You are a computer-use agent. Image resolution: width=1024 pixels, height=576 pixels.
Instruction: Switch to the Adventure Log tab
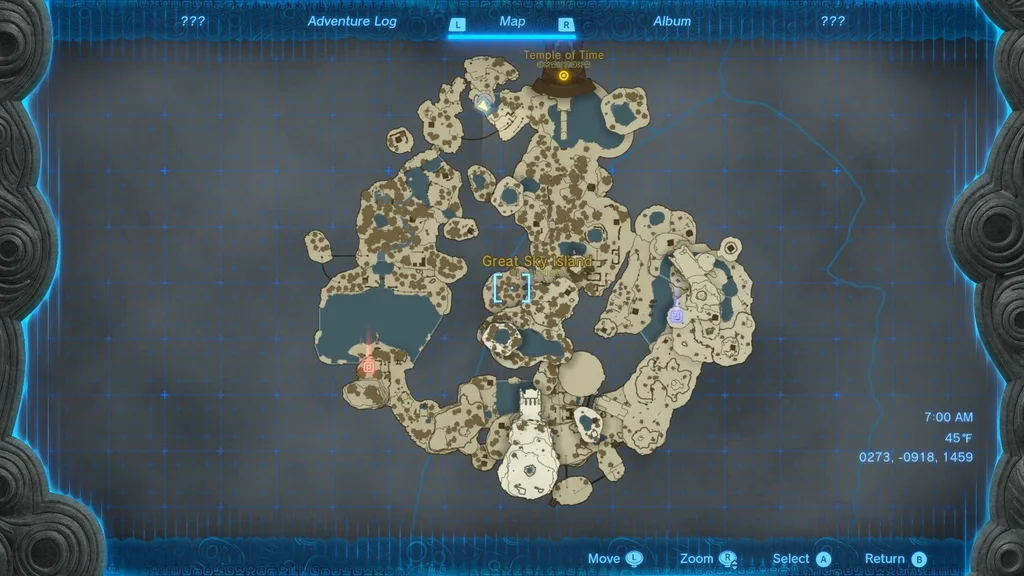click(352, 21)
